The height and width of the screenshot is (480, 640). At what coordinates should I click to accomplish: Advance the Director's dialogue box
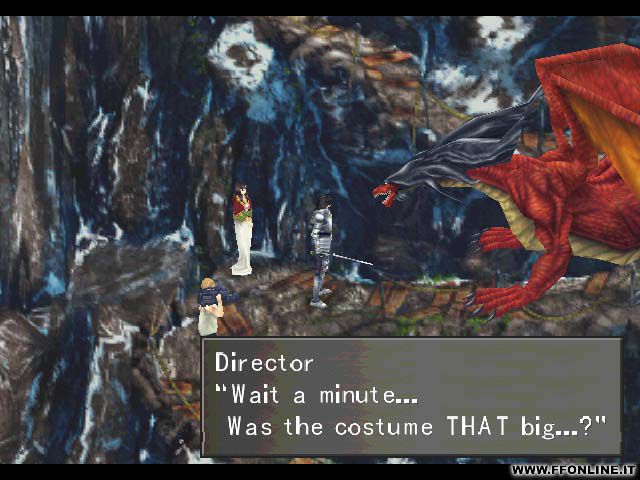[x=411, y=397]
